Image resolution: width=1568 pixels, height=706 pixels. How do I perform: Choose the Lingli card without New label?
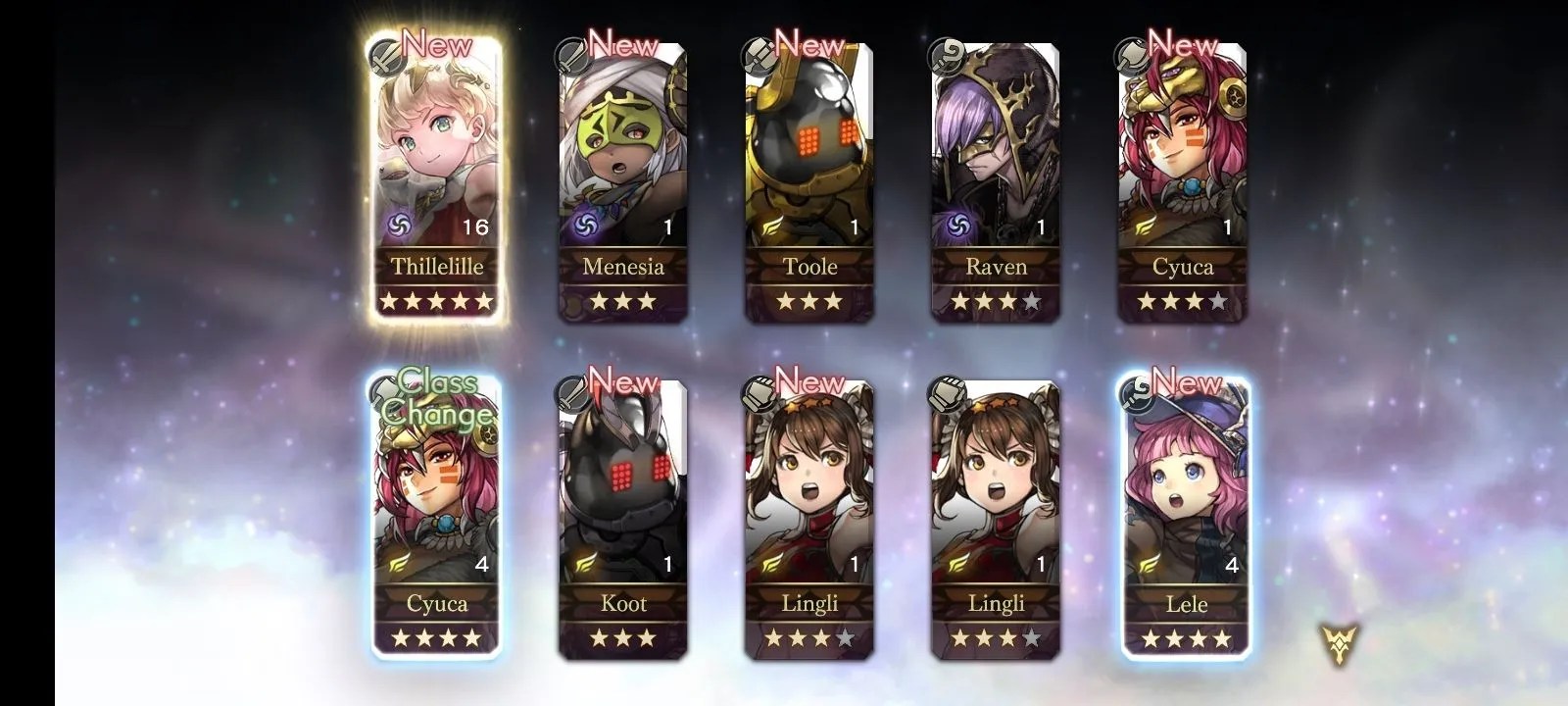(996, 515)
